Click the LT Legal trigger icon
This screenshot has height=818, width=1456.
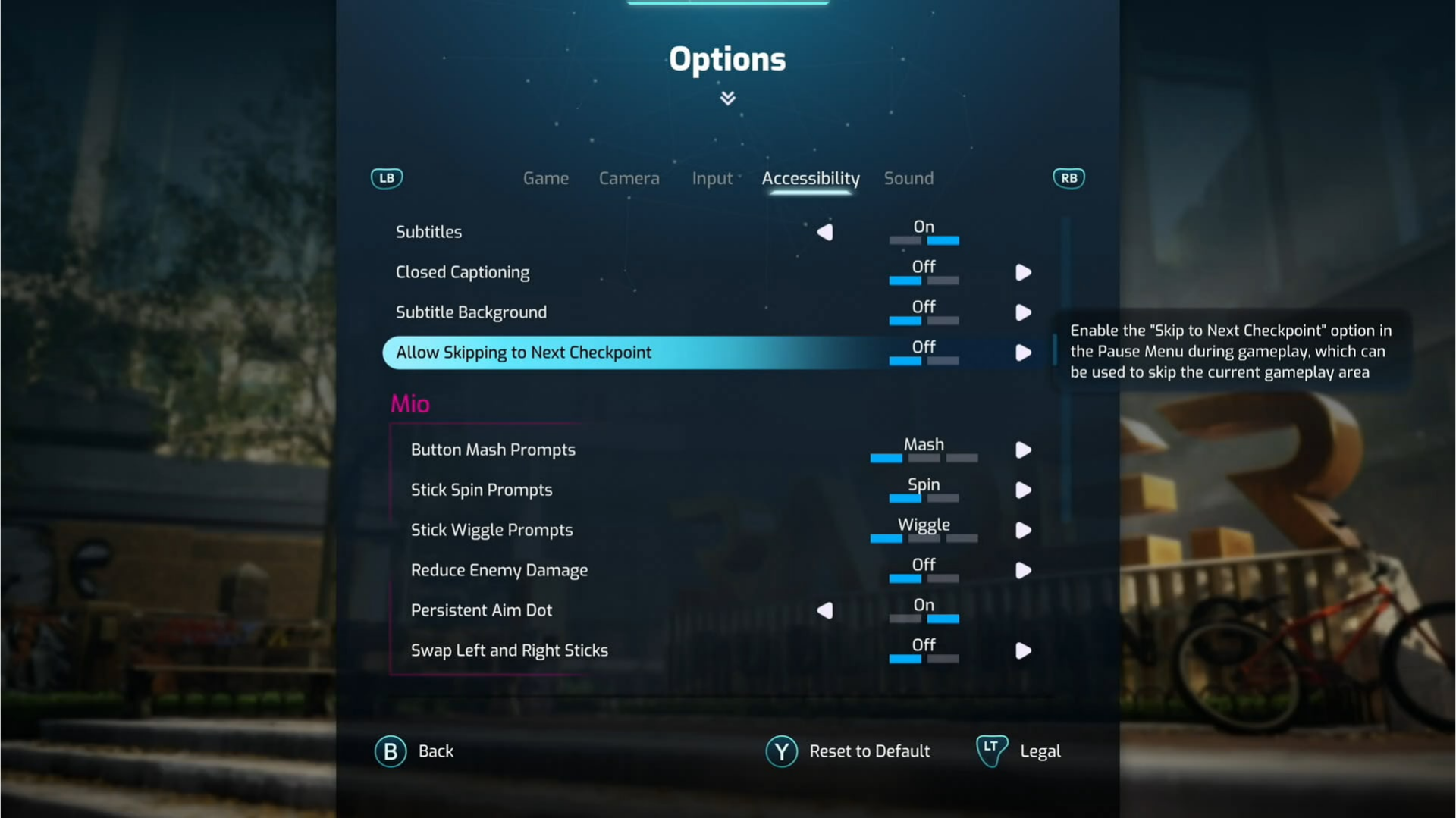990,751
